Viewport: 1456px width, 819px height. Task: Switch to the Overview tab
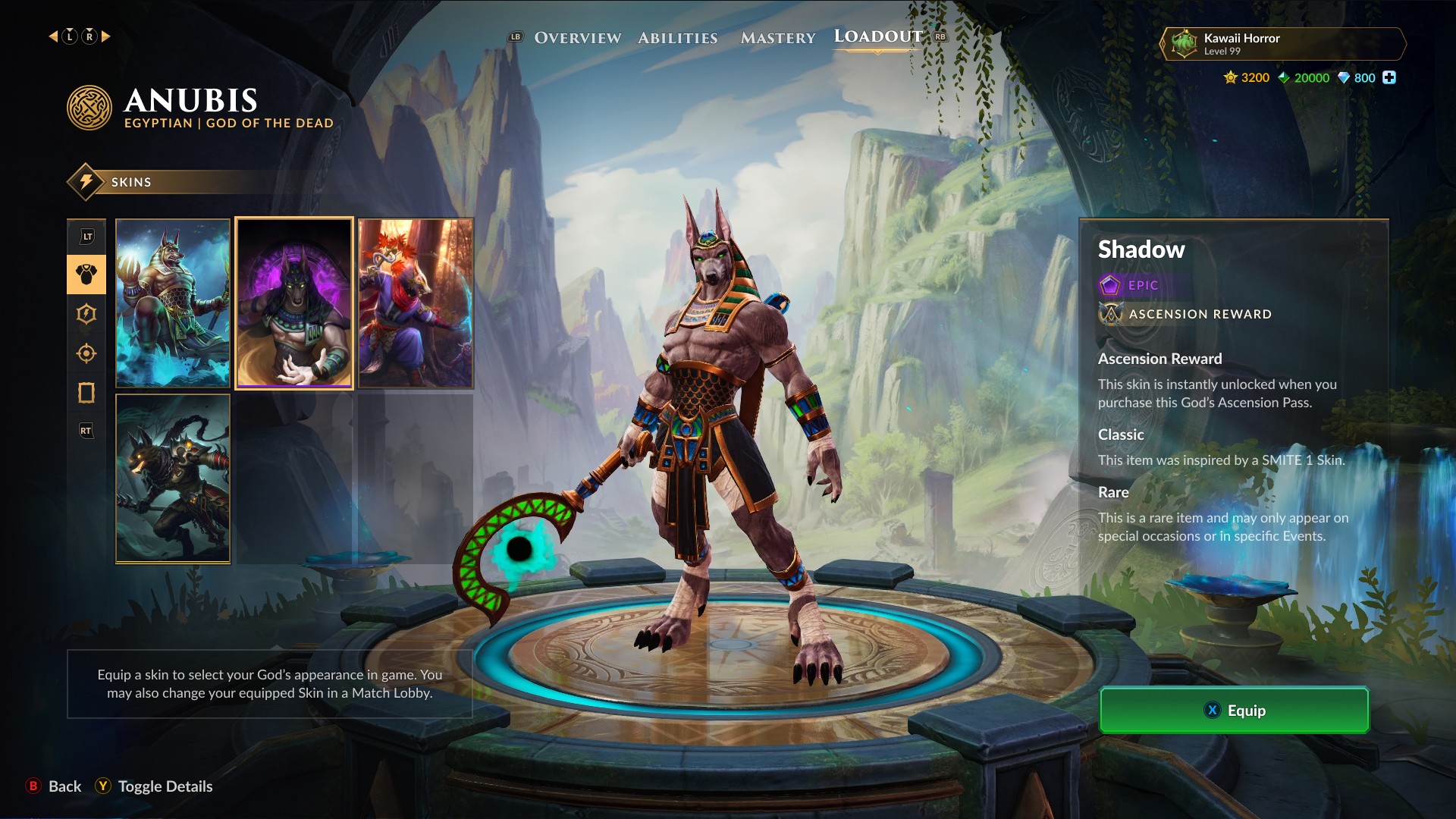coord(577,38)
